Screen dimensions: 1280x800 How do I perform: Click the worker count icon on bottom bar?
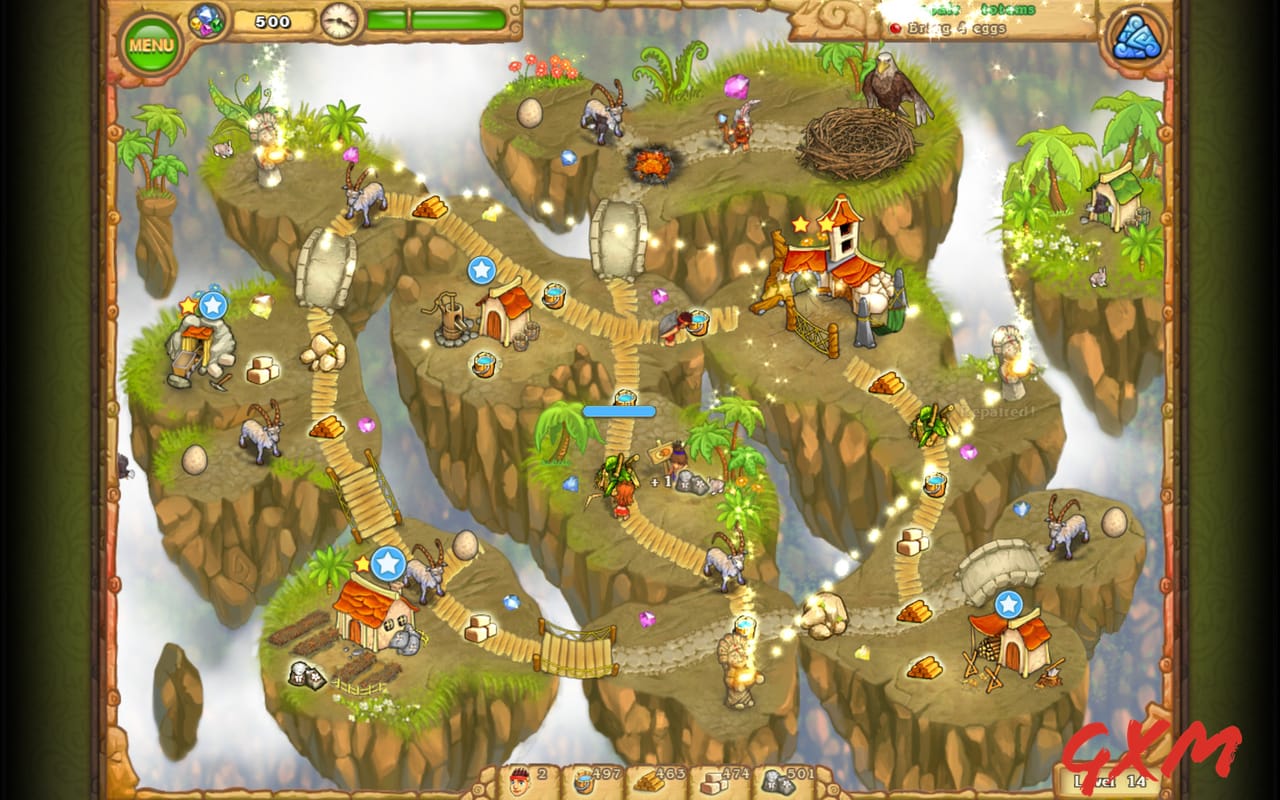tap(518, 780)
